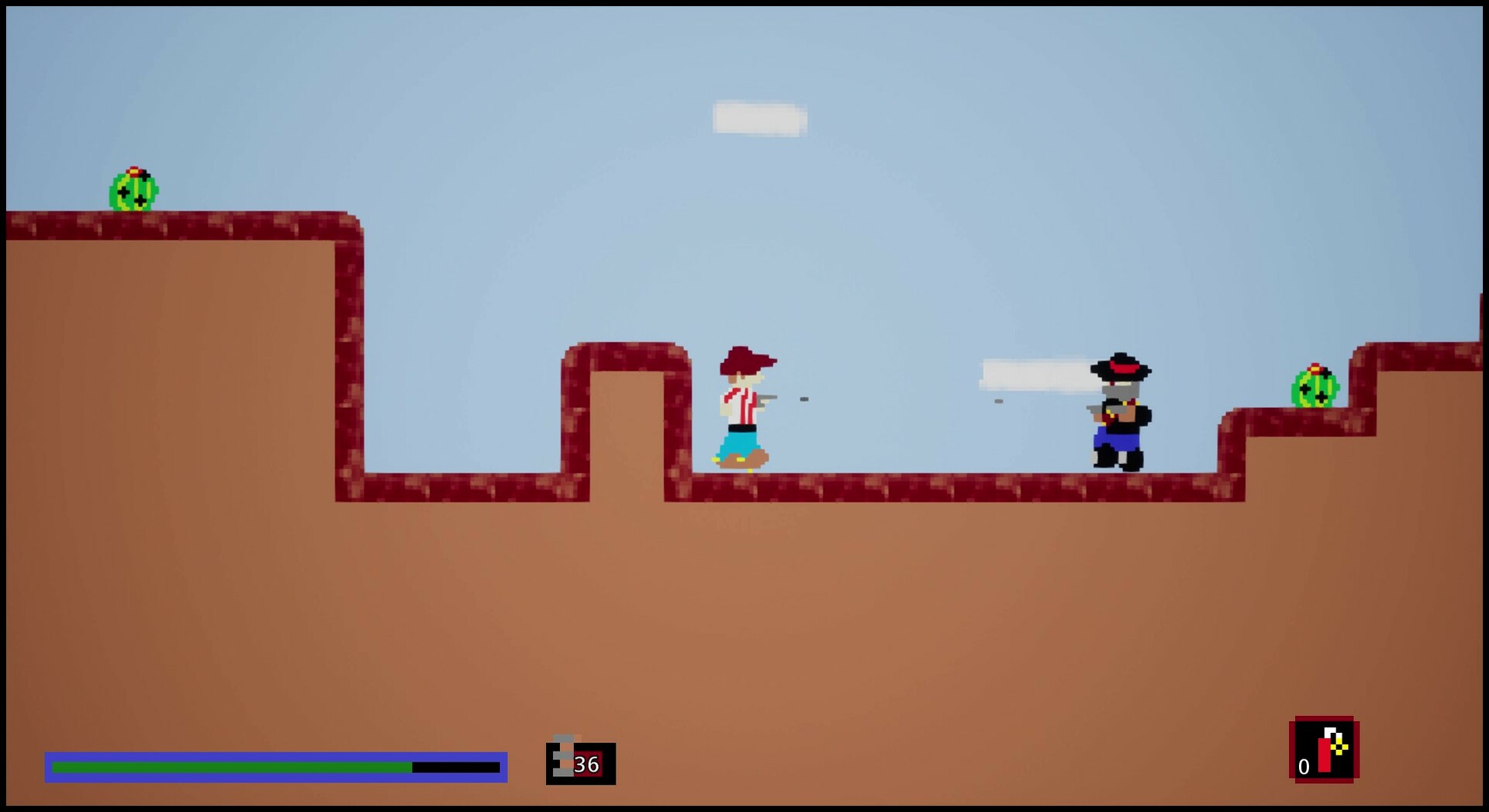Viewport: 1489px width, 812px height.
Task: Click the dynamite count number 0
Action: (x=1302, y=765)
